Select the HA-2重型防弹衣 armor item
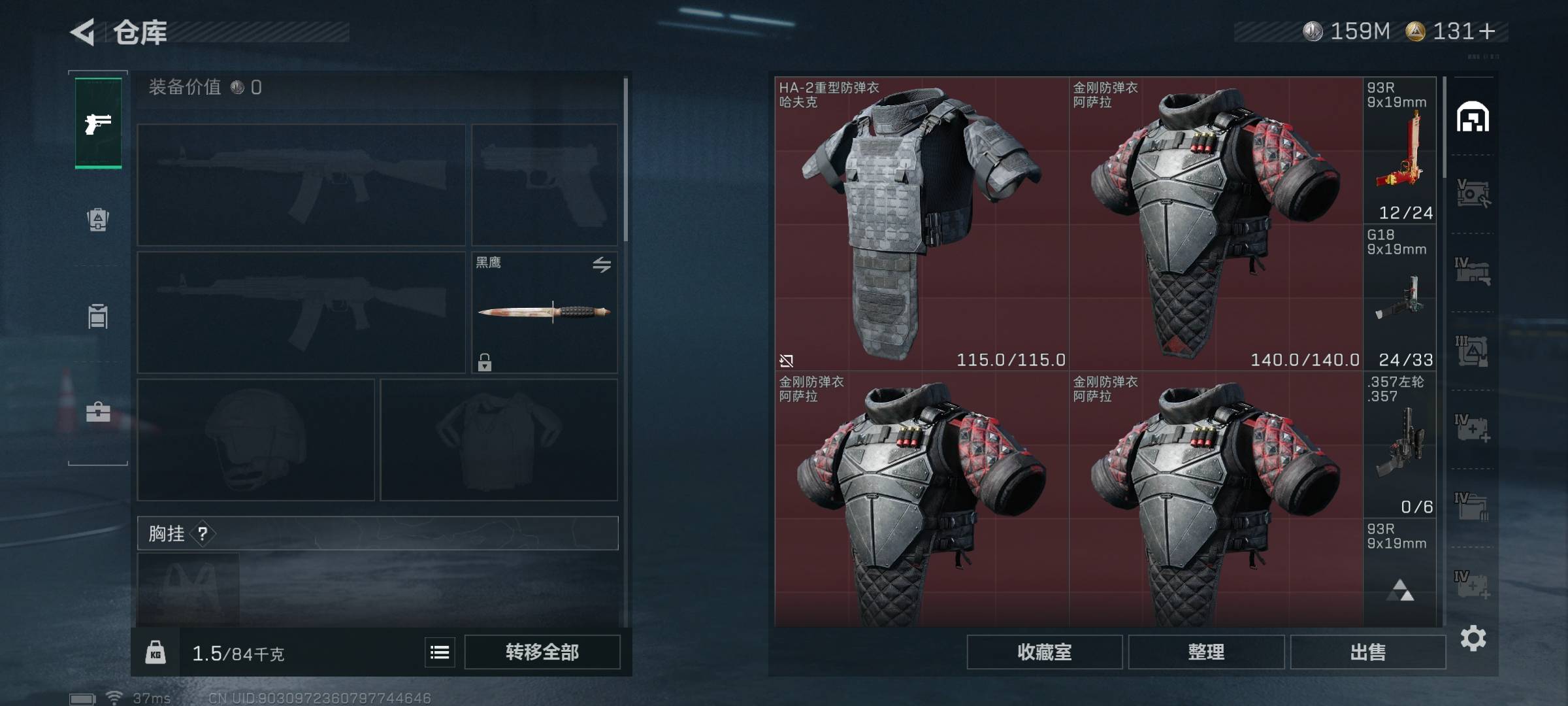Image resolution: width=1568 pixels, height=706 pixels. (921, 224)
